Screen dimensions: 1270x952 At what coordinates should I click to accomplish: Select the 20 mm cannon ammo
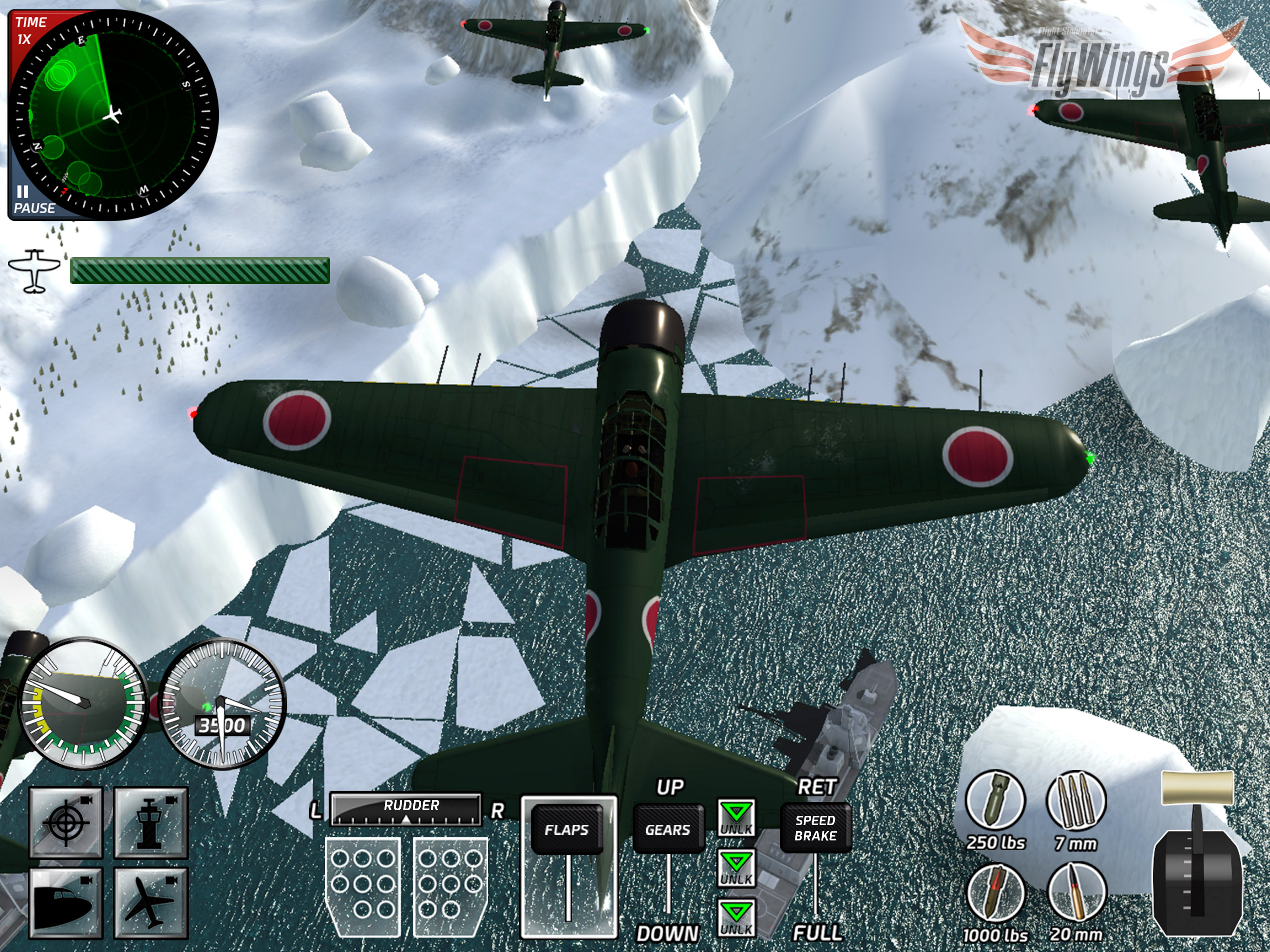[1075, 894]
